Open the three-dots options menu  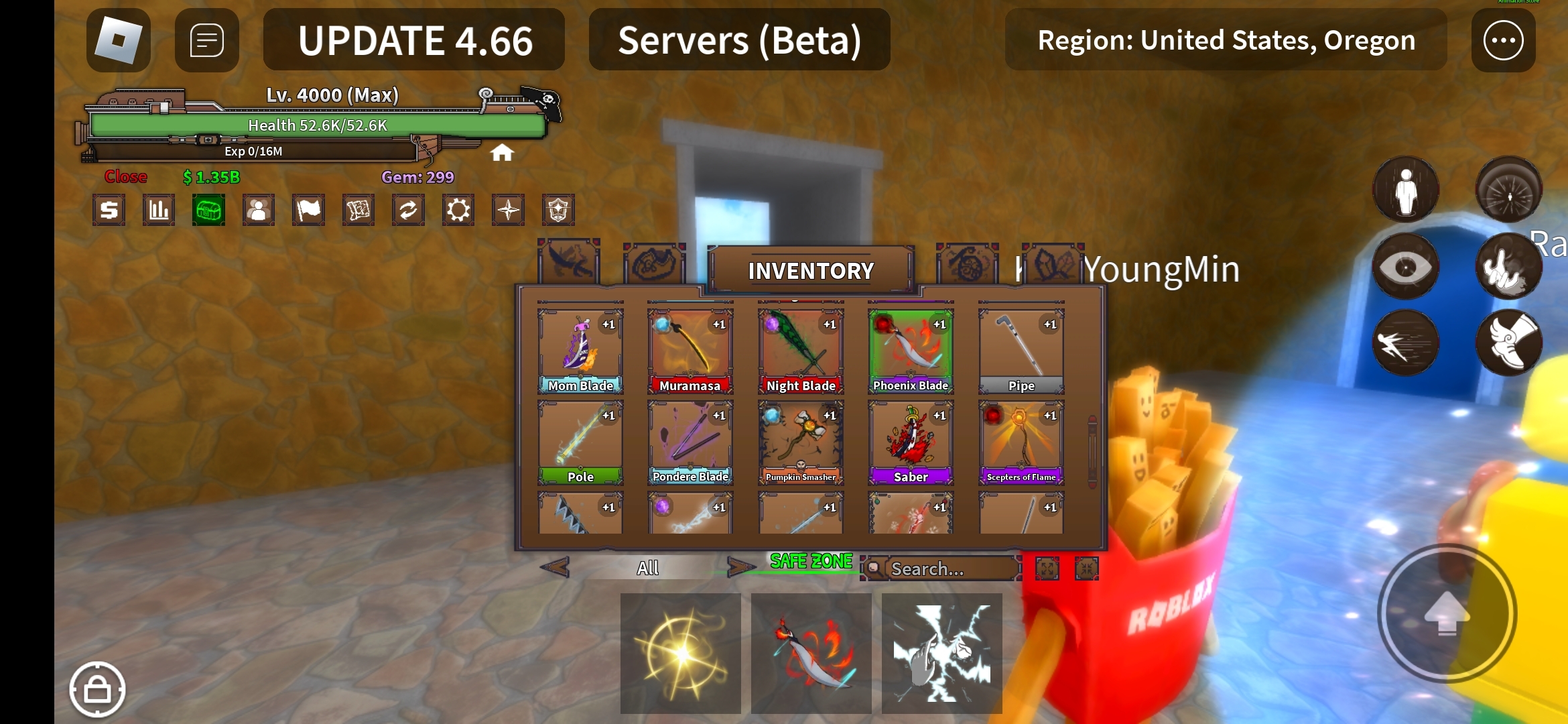click(x=1503, y=40)
